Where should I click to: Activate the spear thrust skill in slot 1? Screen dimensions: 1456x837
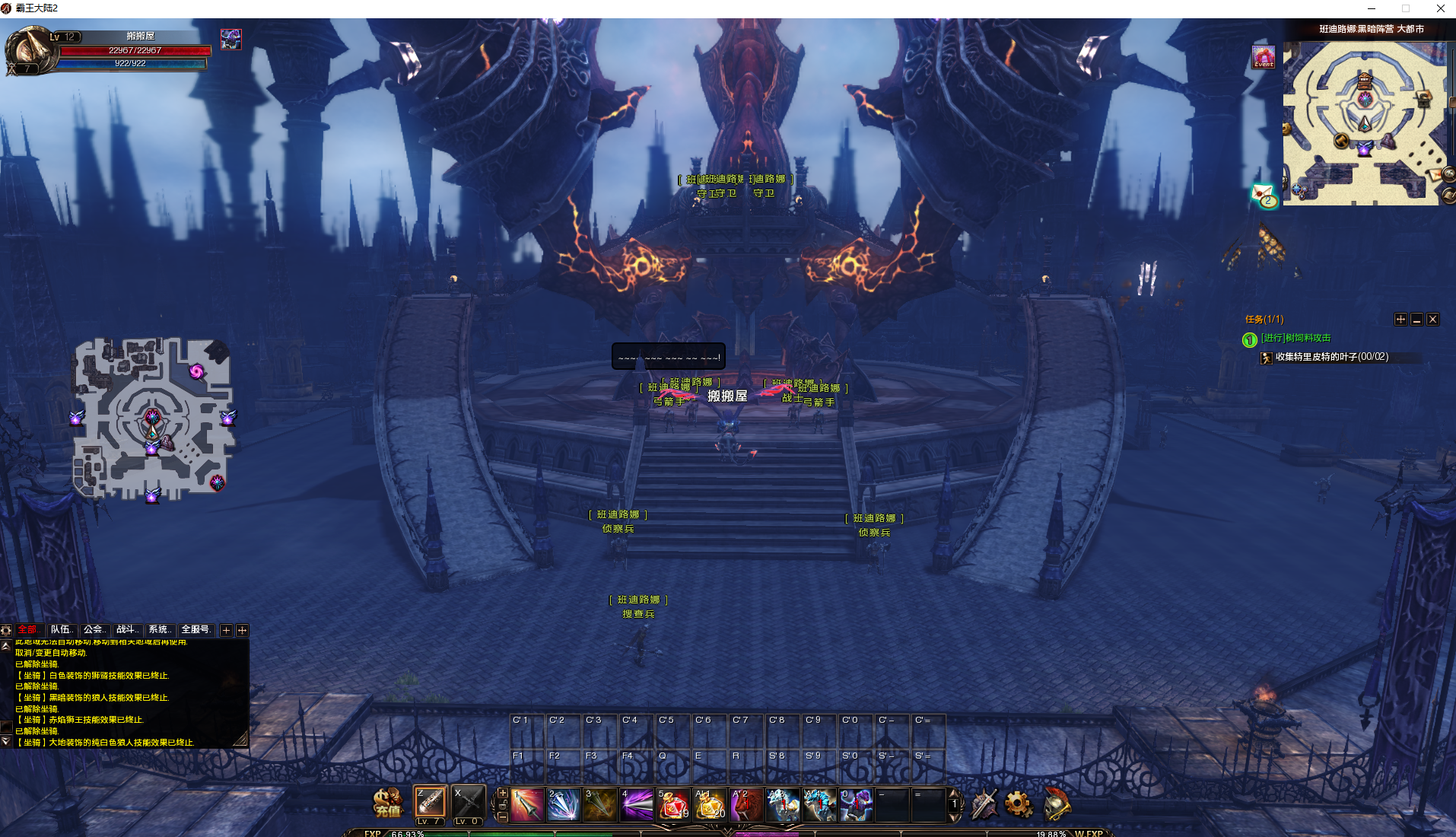coord(526,805)
